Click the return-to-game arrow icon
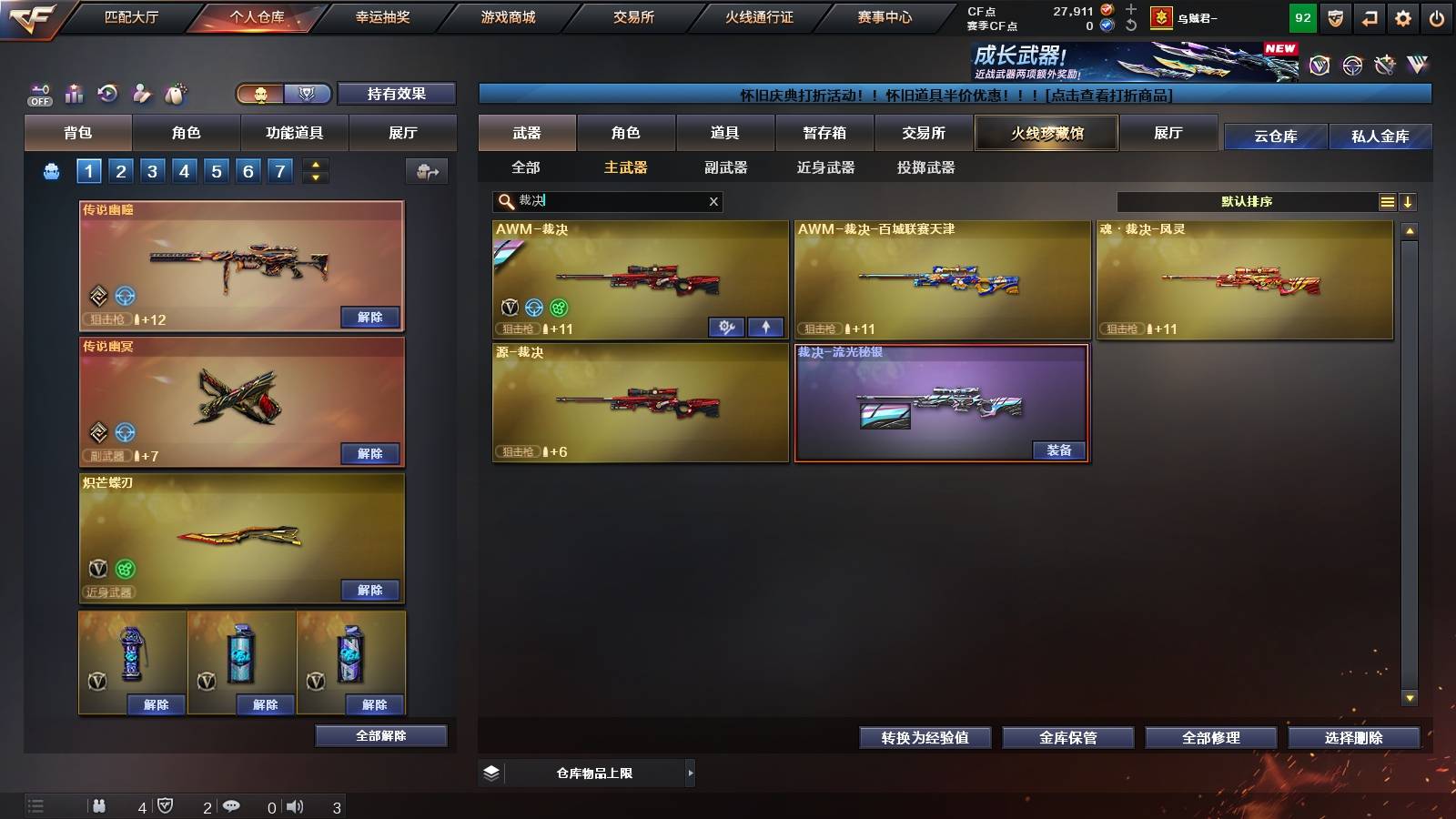1456x819 pixels. pos(1368,16)
